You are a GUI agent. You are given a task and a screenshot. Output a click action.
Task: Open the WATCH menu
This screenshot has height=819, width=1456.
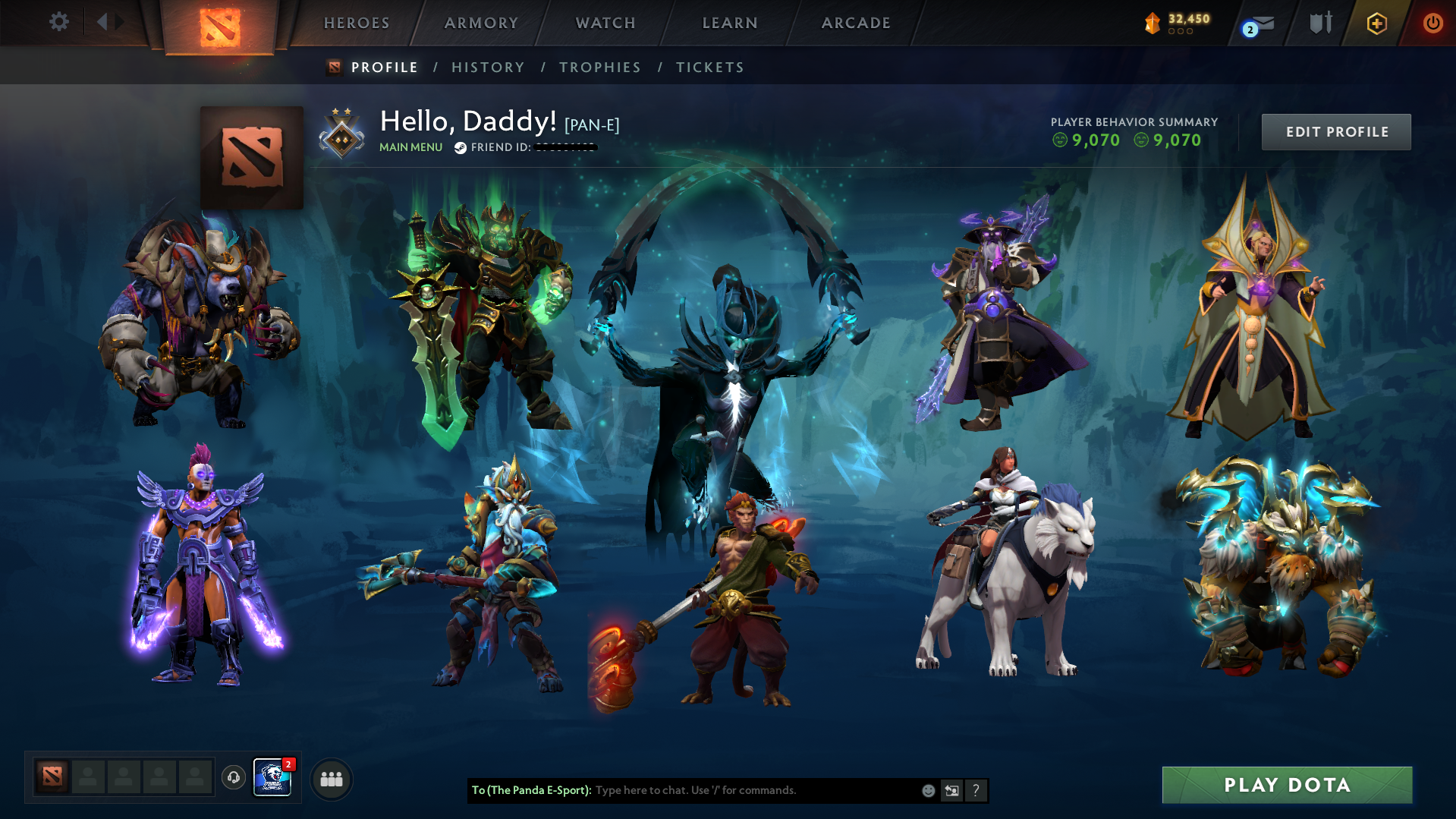(605, 23)
